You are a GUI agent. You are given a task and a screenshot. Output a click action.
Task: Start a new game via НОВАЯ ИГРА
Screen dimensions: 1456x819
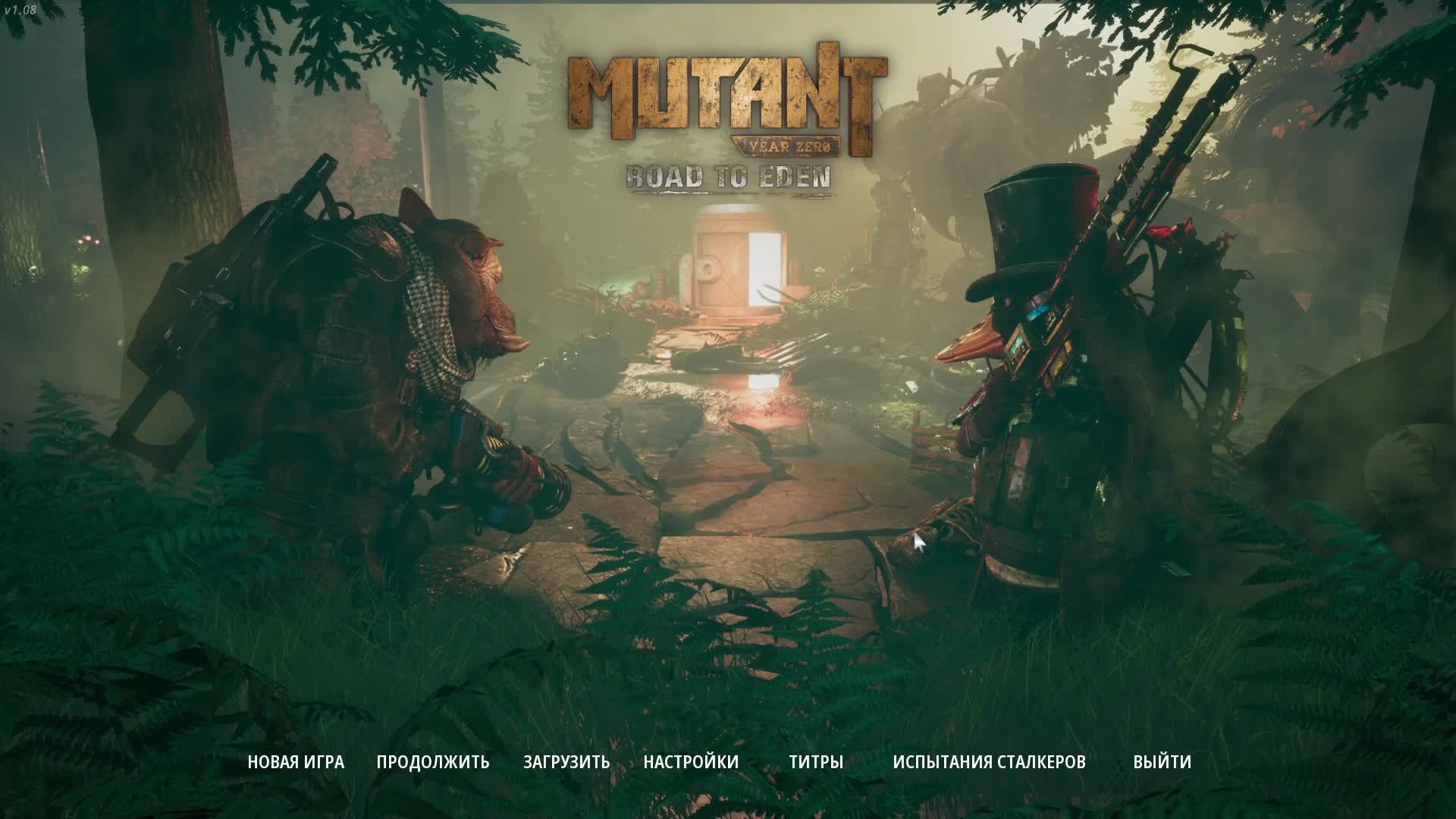click(295, 761)
